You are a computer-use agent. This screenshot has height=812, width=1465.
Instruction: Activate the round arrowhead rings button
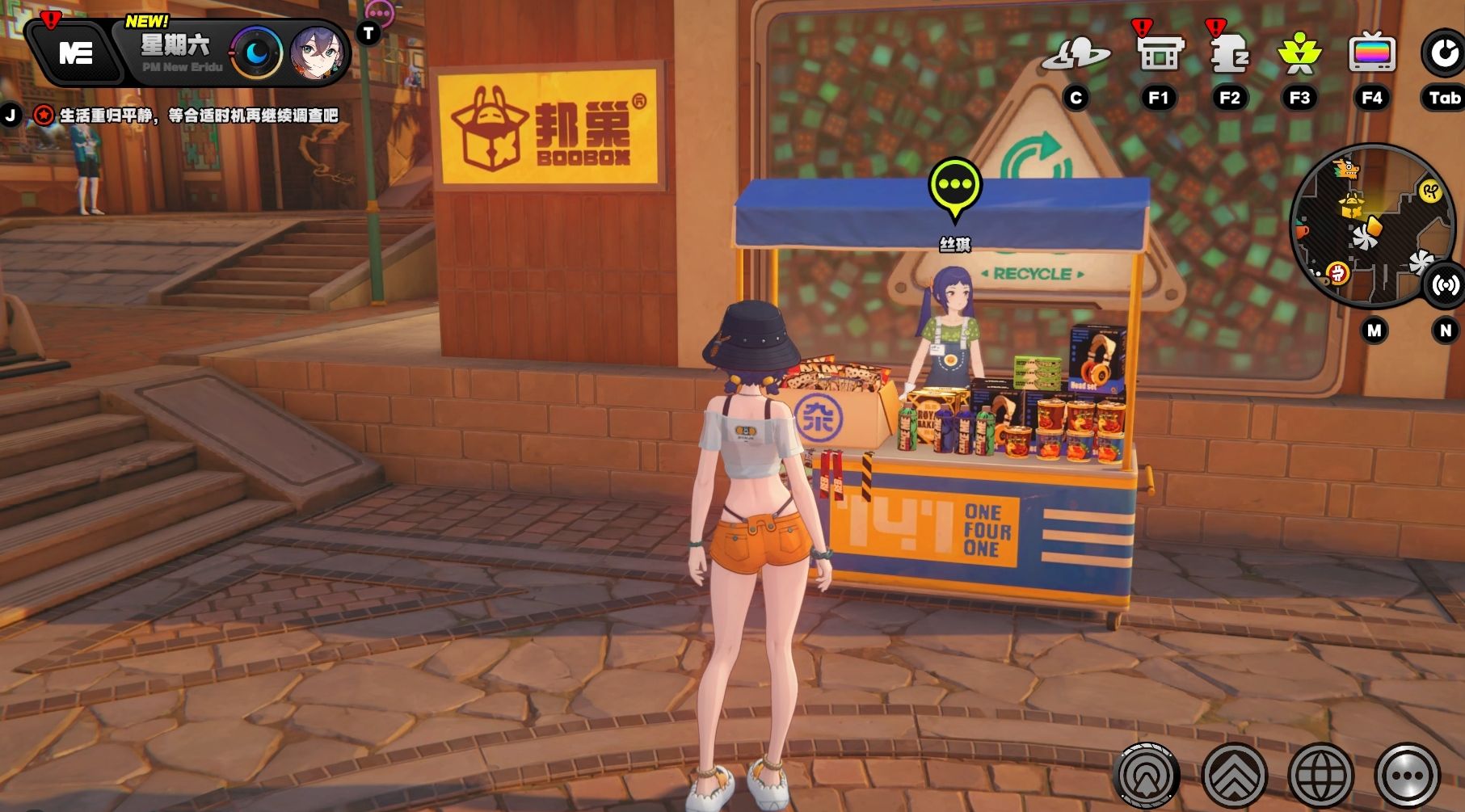(1146, 776)
